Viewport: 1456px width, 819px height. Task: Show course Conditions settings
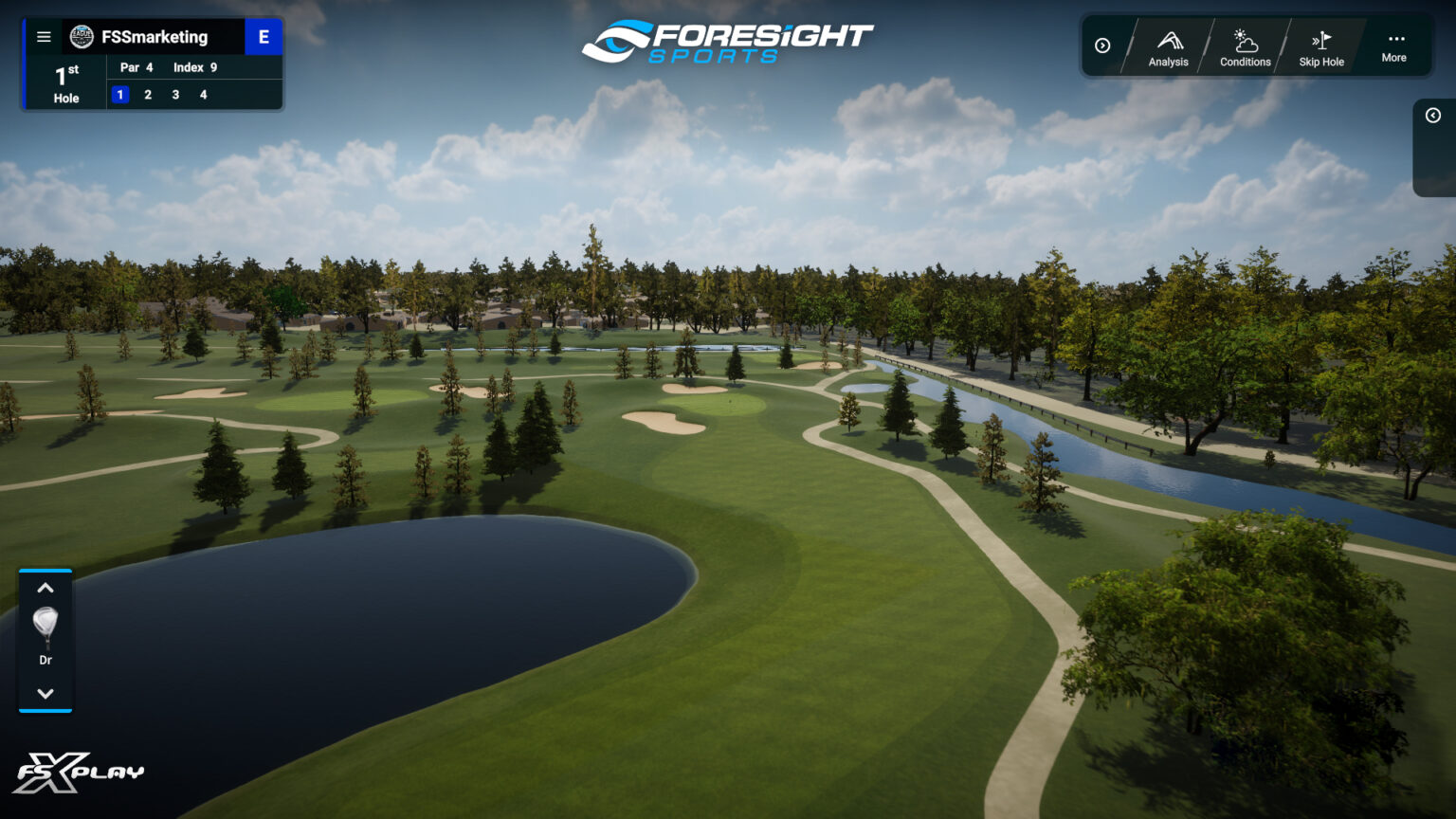coord(1245,47)
